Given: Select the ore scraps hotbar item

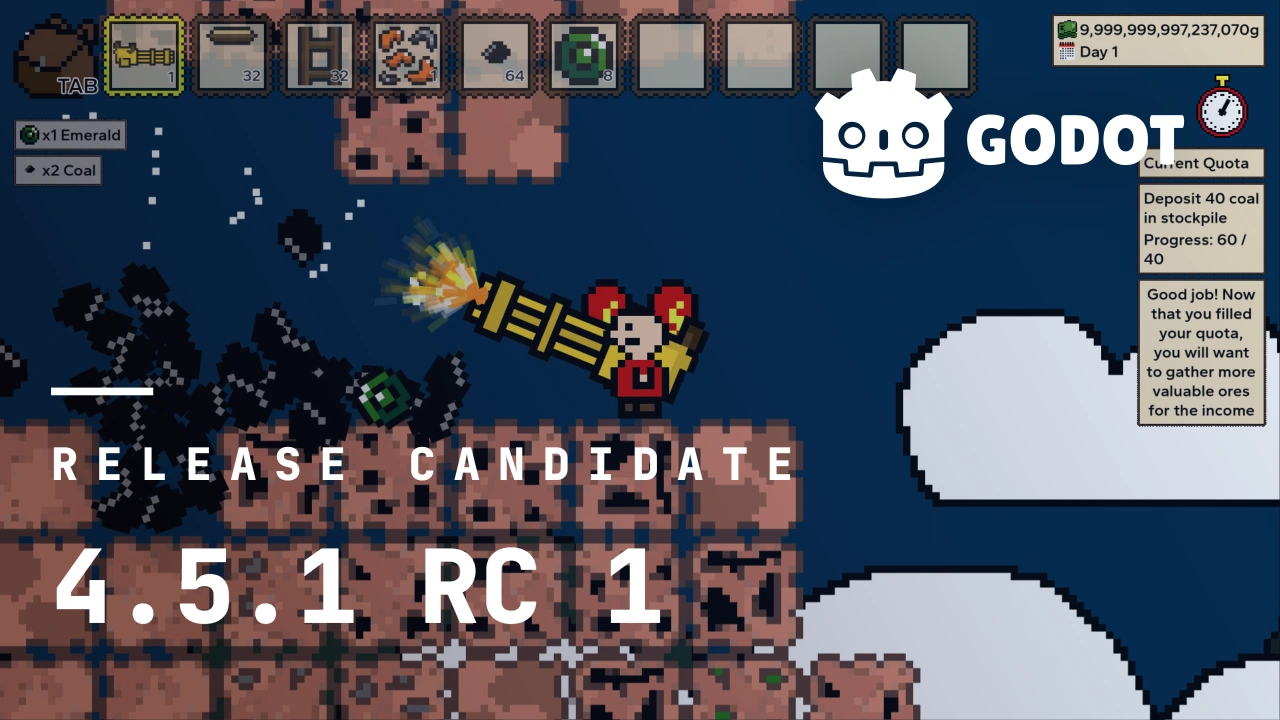Looking at the screenshot, I should (407, 55).
